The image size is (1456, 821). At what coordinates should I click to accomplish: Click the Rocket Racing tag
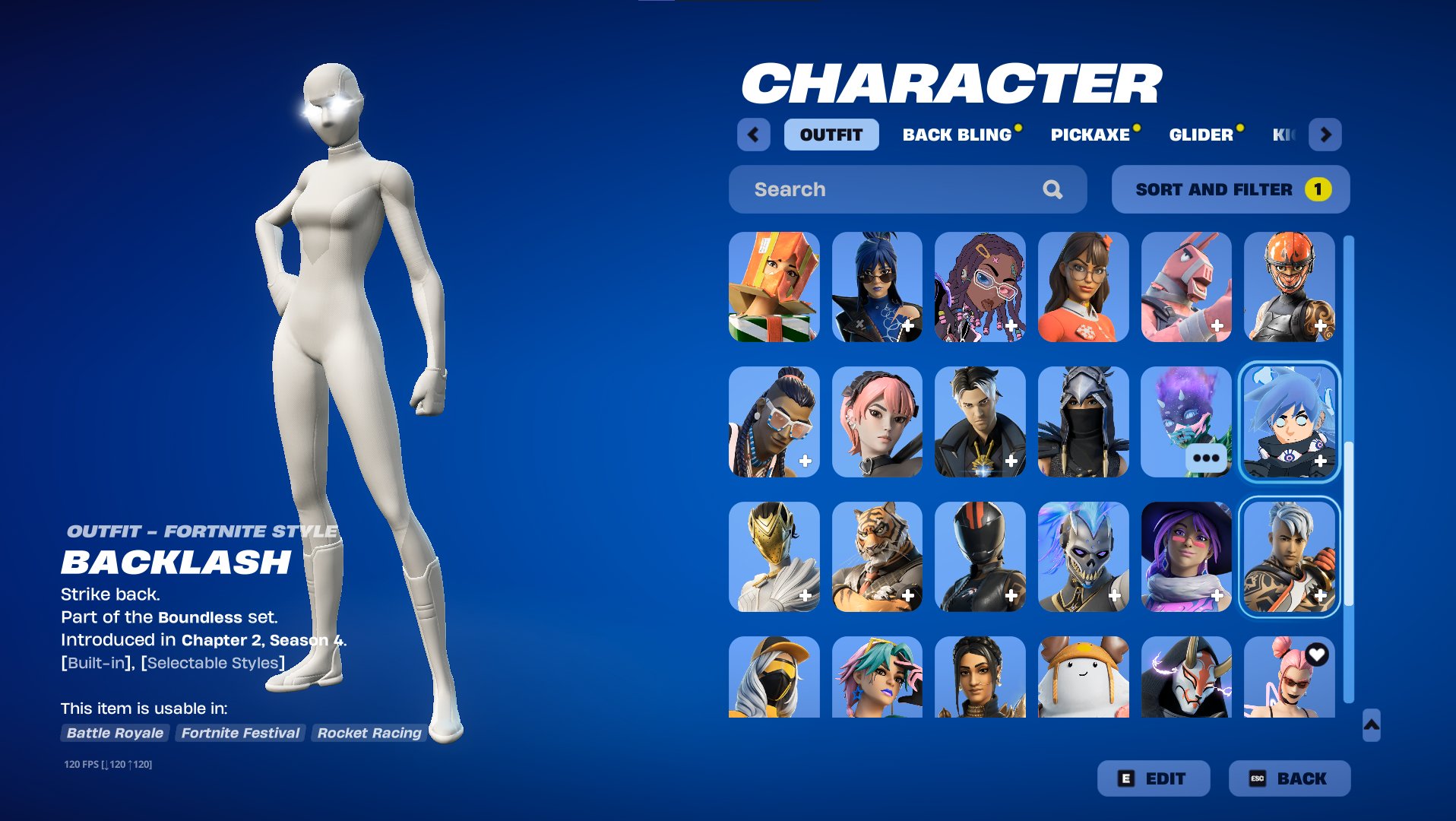369,733
